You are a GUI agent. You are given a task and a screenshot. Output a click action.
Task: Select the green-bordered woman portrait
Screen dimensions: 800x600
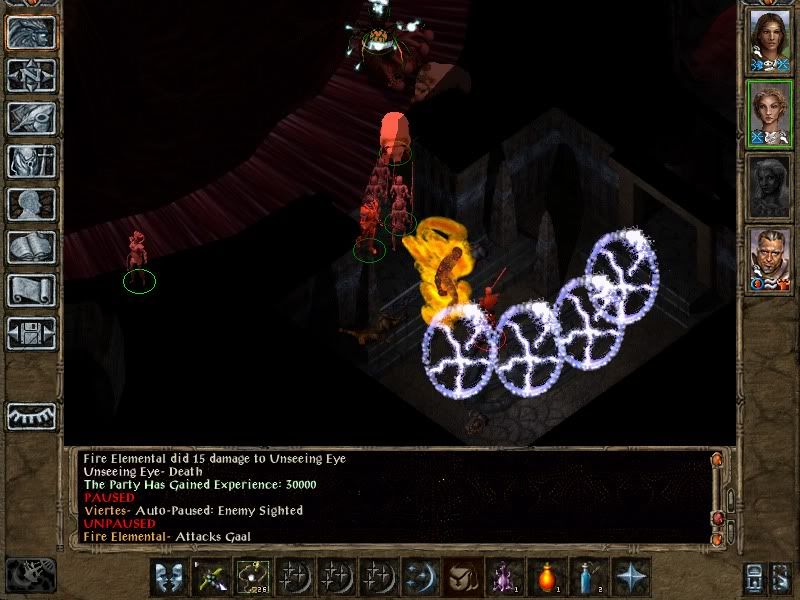pos(769,113)
